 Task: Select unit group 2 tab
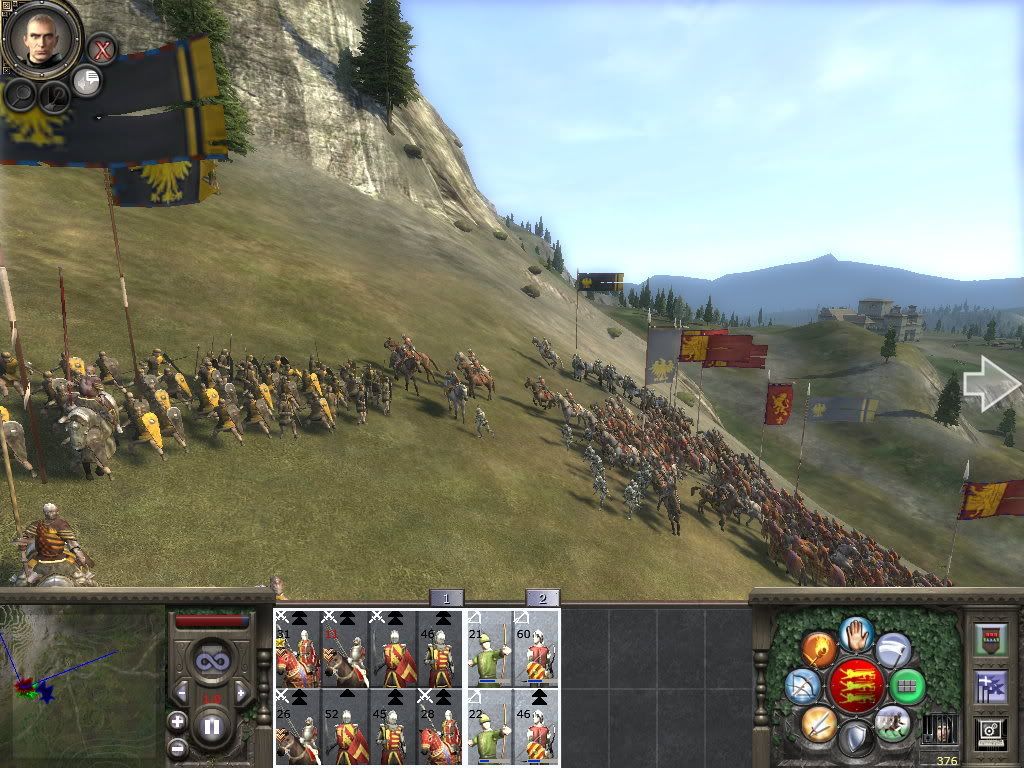(542, 598)
